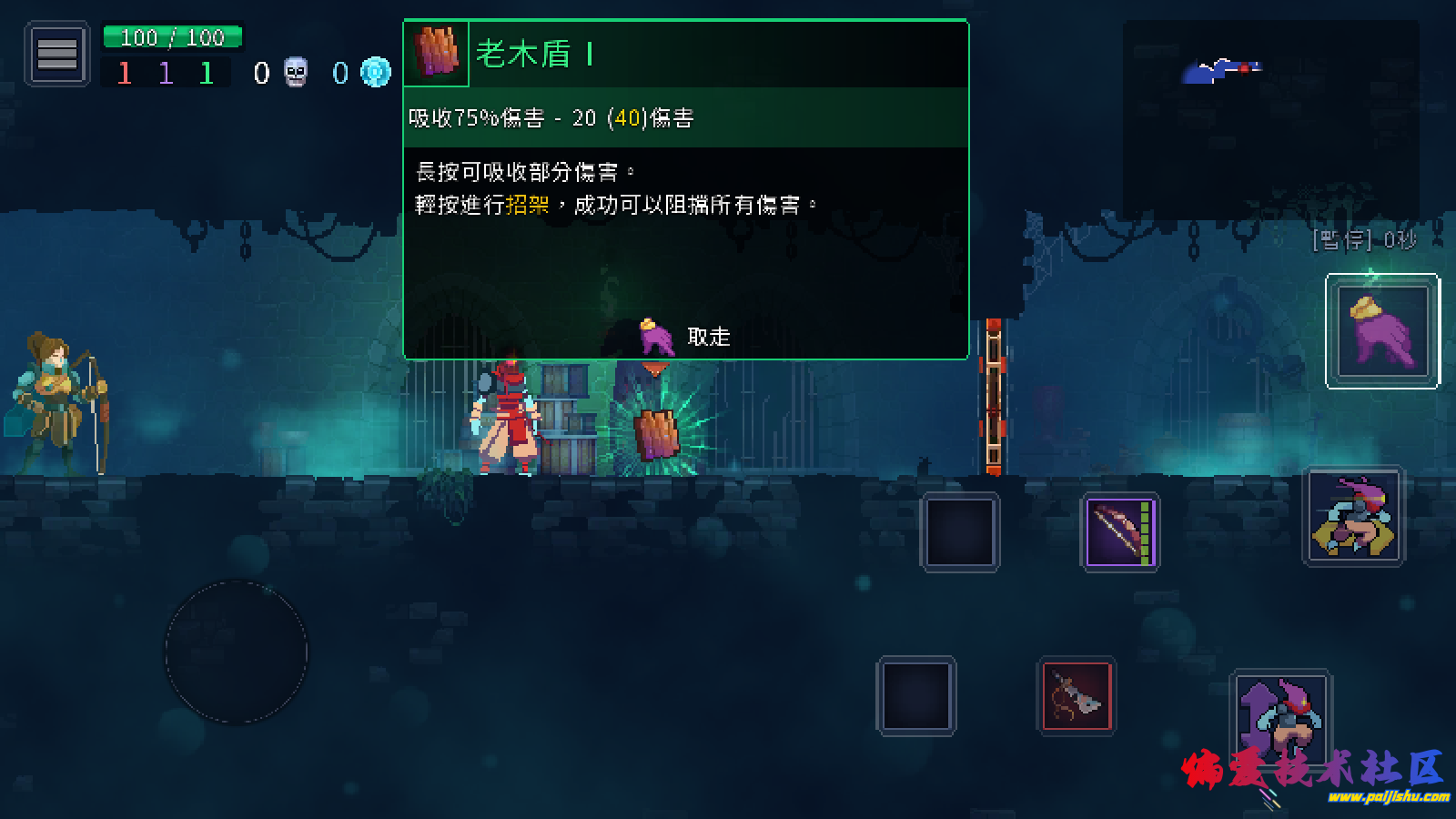Image resolution: width=1456 pixels, height=819 pixels.
Task: Fire the bow in the purple weapon slot
Action: pos(1120,532)
